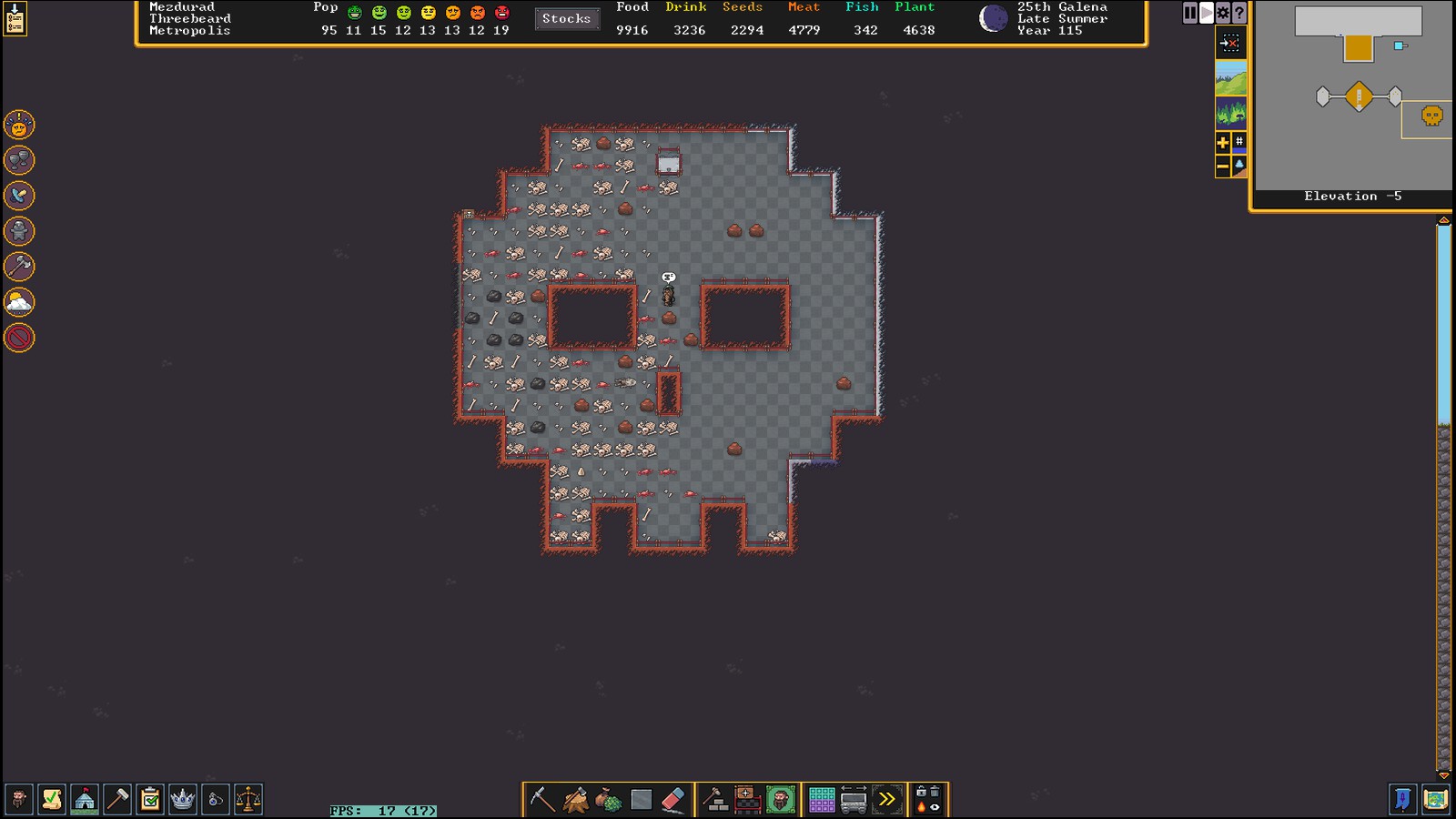The height and width of the screenshot is (819, 1456).
Task: Select the mining pickaxe tool
Action: [542, 800]
